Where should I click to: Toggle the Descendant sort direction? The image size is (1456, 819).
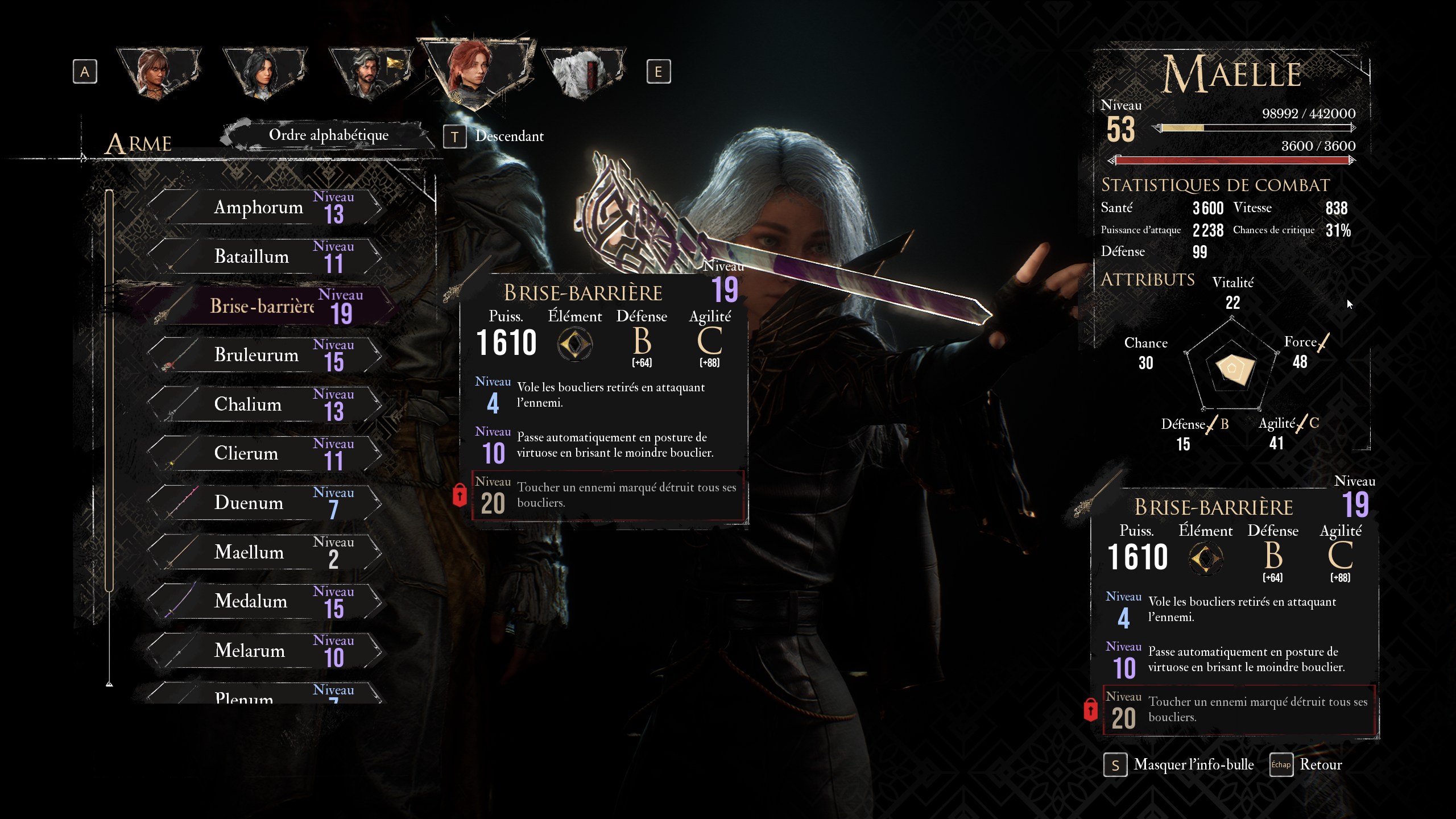tap(495, 136)
